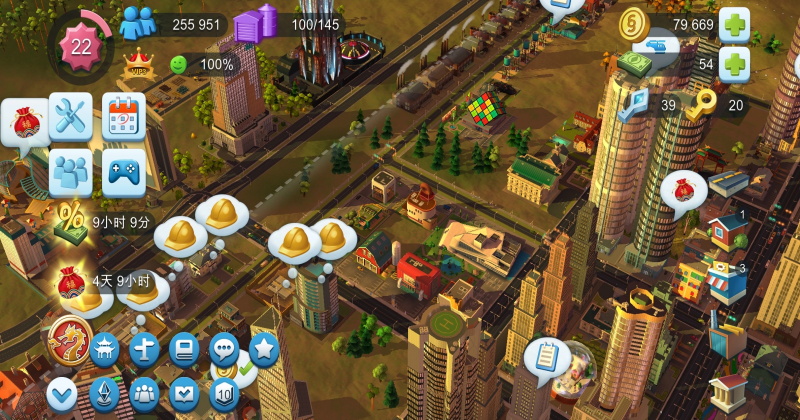Viewport: 800px width, 420px height.
Task: Open the calendar events button
Action: tap(124, 117)
